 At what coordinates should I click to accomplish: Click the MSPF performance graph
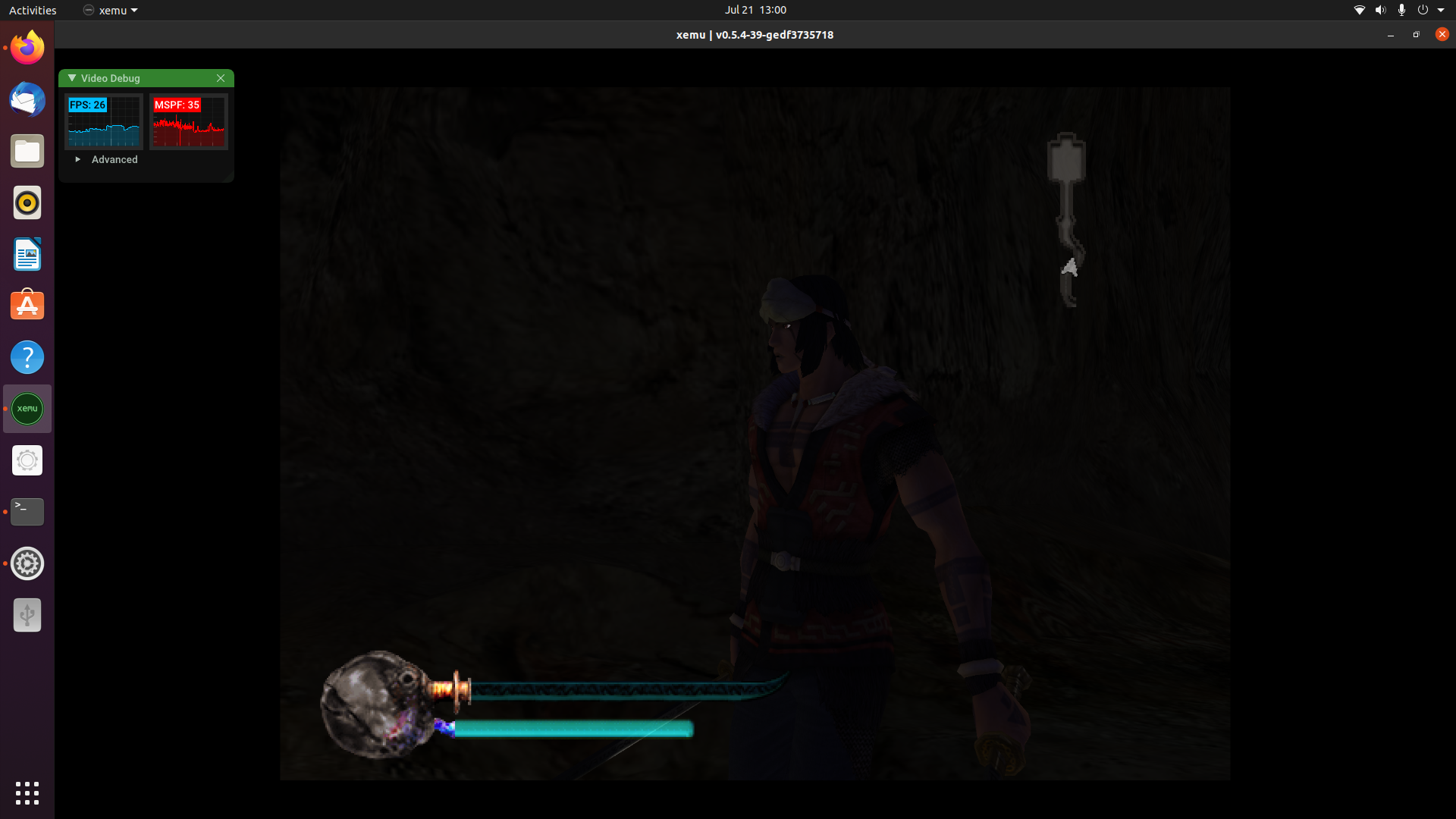[188, 121]
